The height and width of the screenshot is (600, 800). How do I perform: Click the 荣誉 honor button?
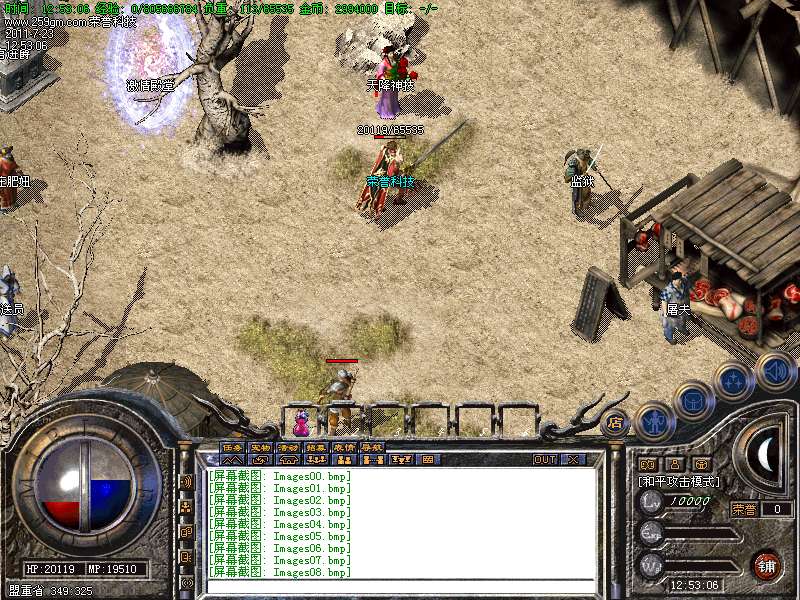click(744, 509)
